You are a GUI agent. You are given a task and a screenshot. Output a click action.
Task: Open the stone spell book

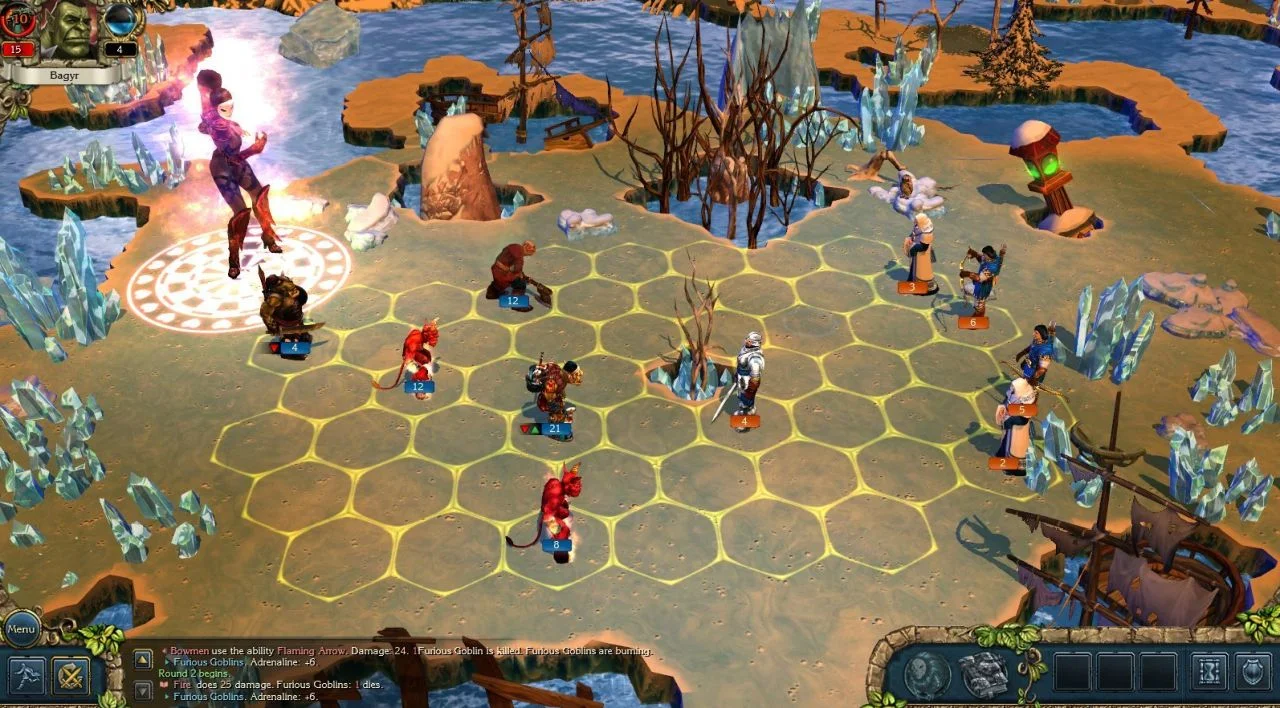(x=983, y=675)
